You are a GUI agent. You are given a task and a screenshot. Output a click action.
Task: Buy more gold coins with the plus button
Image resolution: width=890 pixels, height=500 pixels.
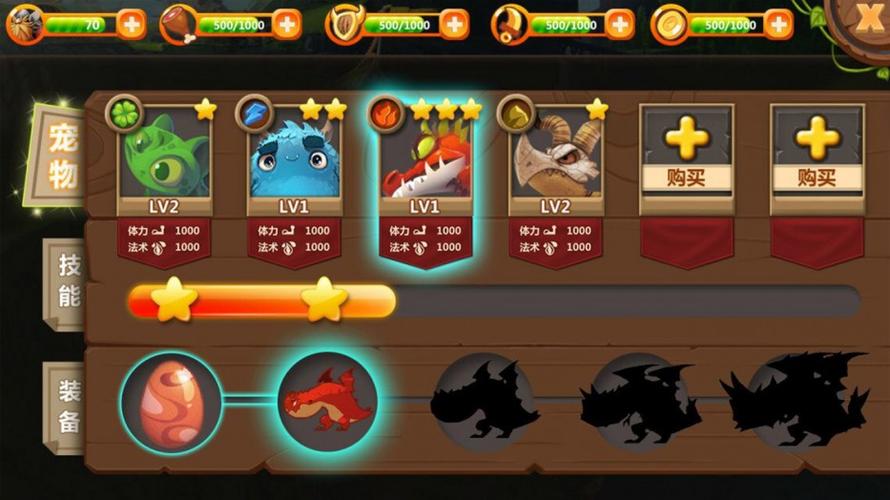coord(778,24)
